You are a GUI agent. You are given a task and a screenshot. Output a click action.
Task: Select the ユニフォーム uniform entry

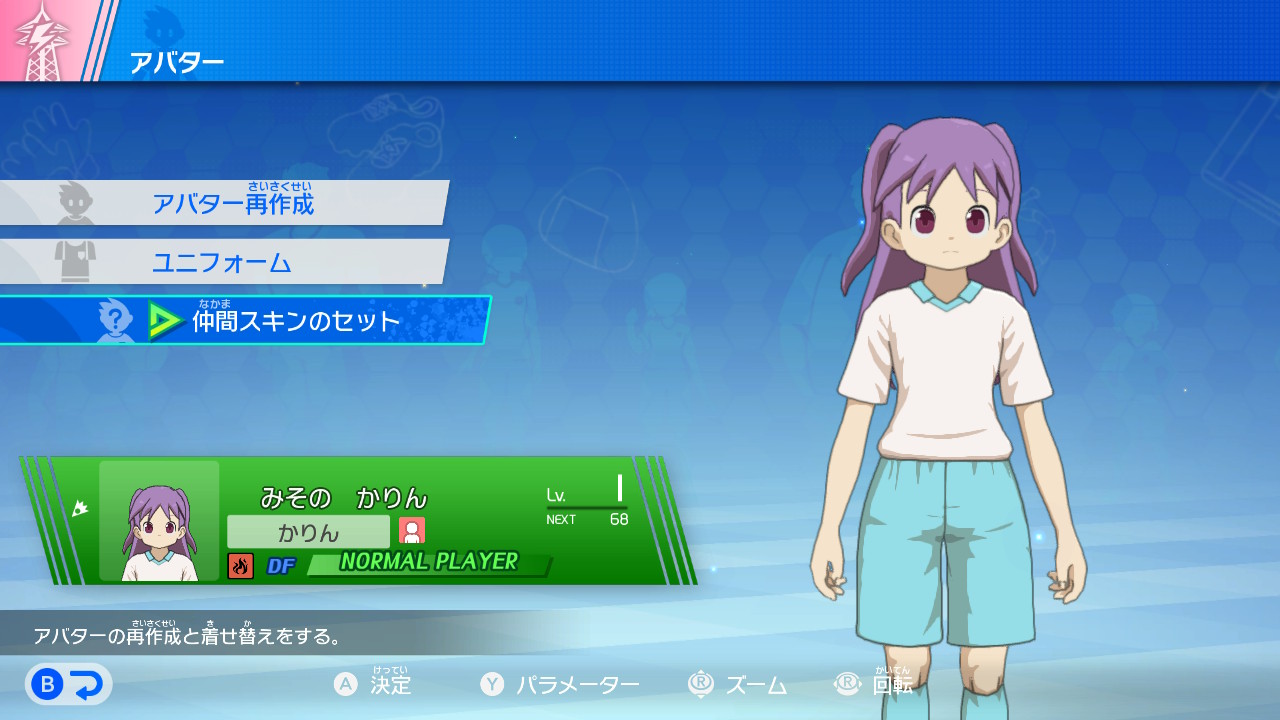222,262
